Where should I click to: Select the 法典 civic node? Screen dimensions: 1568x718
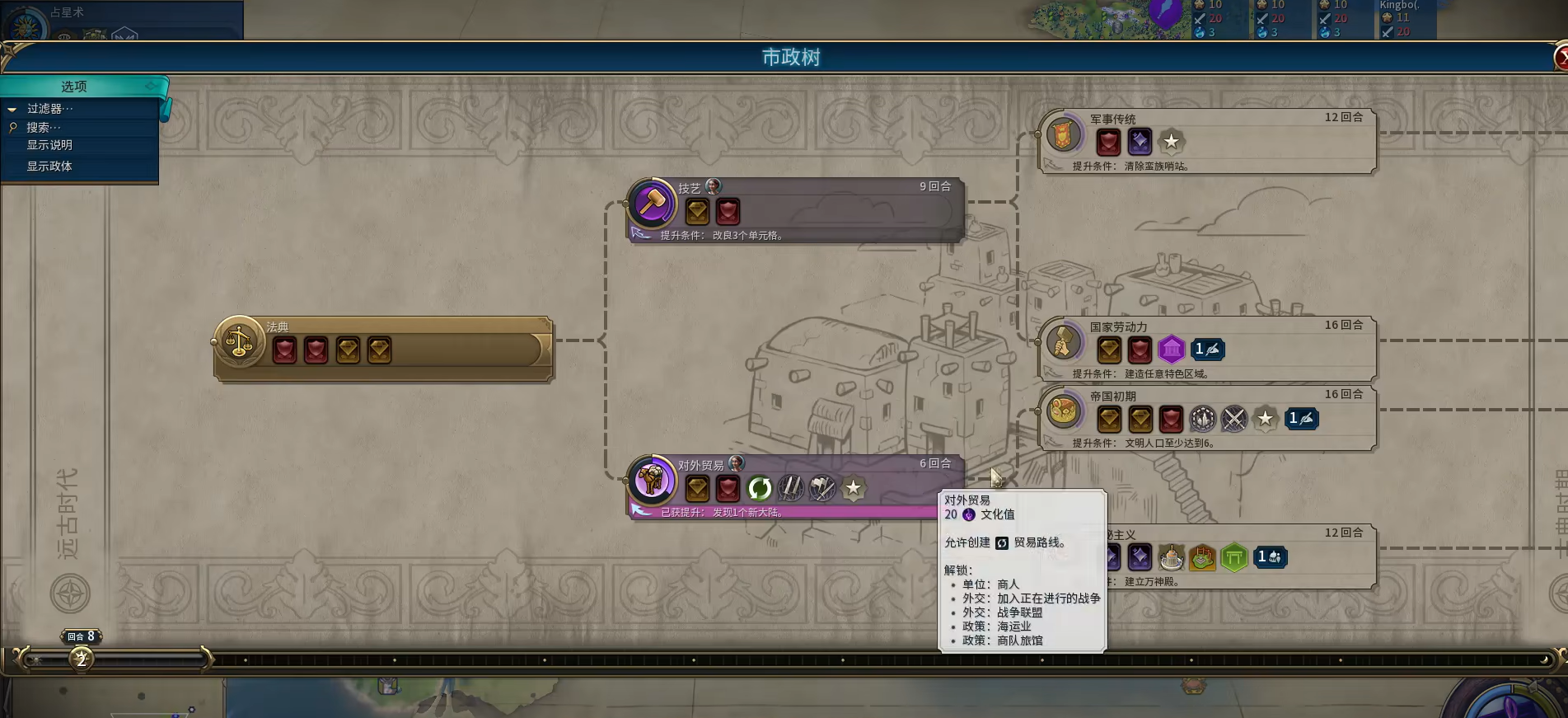(383, 349)
